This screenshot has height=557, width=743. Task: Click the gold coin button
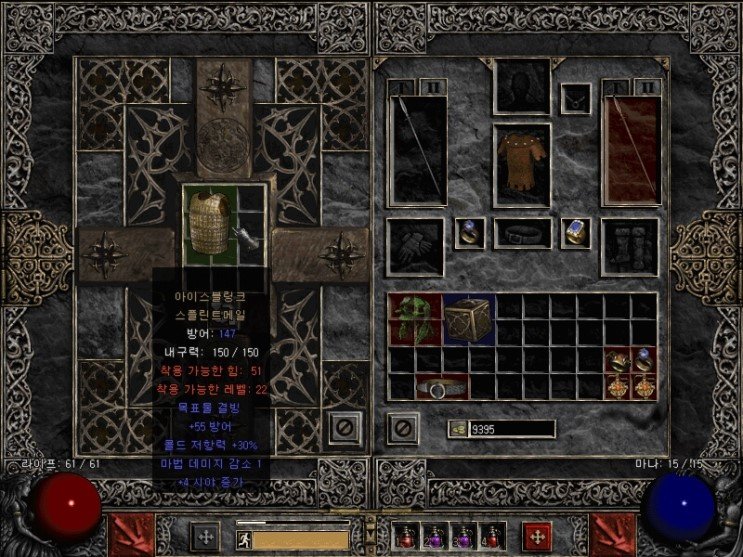[457, 428]
